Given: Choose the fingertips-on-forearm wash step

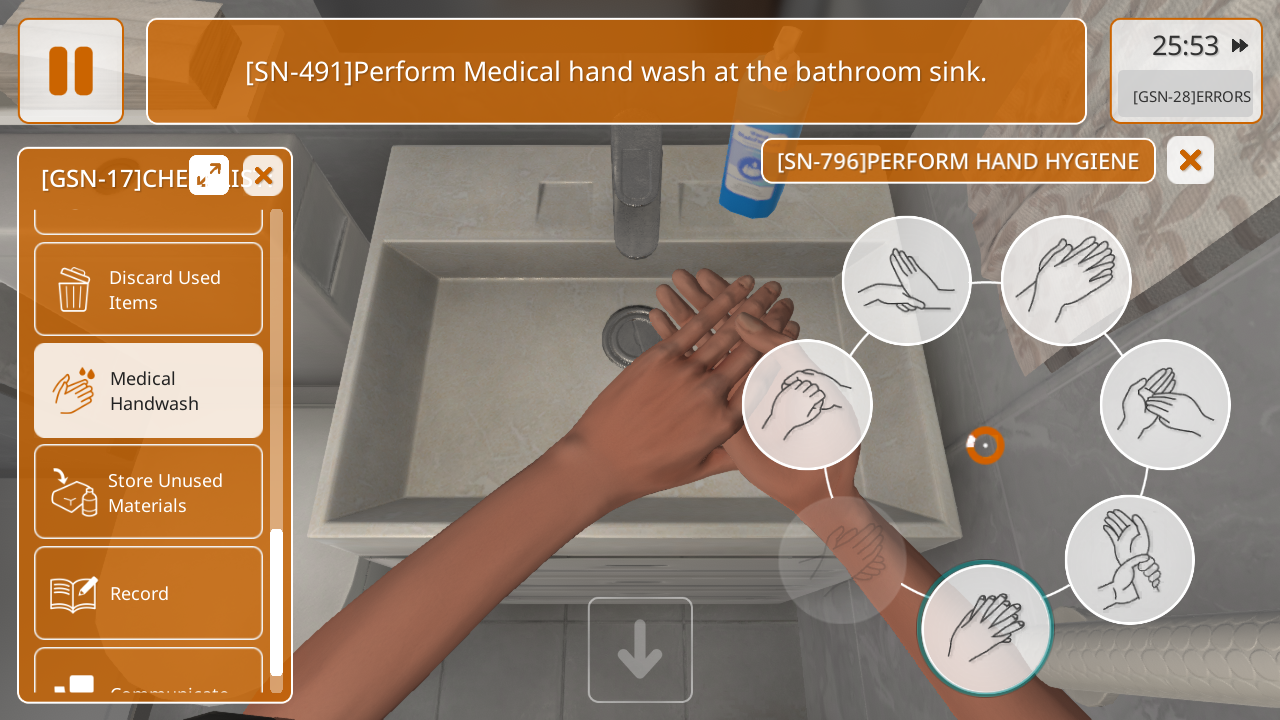Looking at the screenshot, I should [x=906, y=281].
